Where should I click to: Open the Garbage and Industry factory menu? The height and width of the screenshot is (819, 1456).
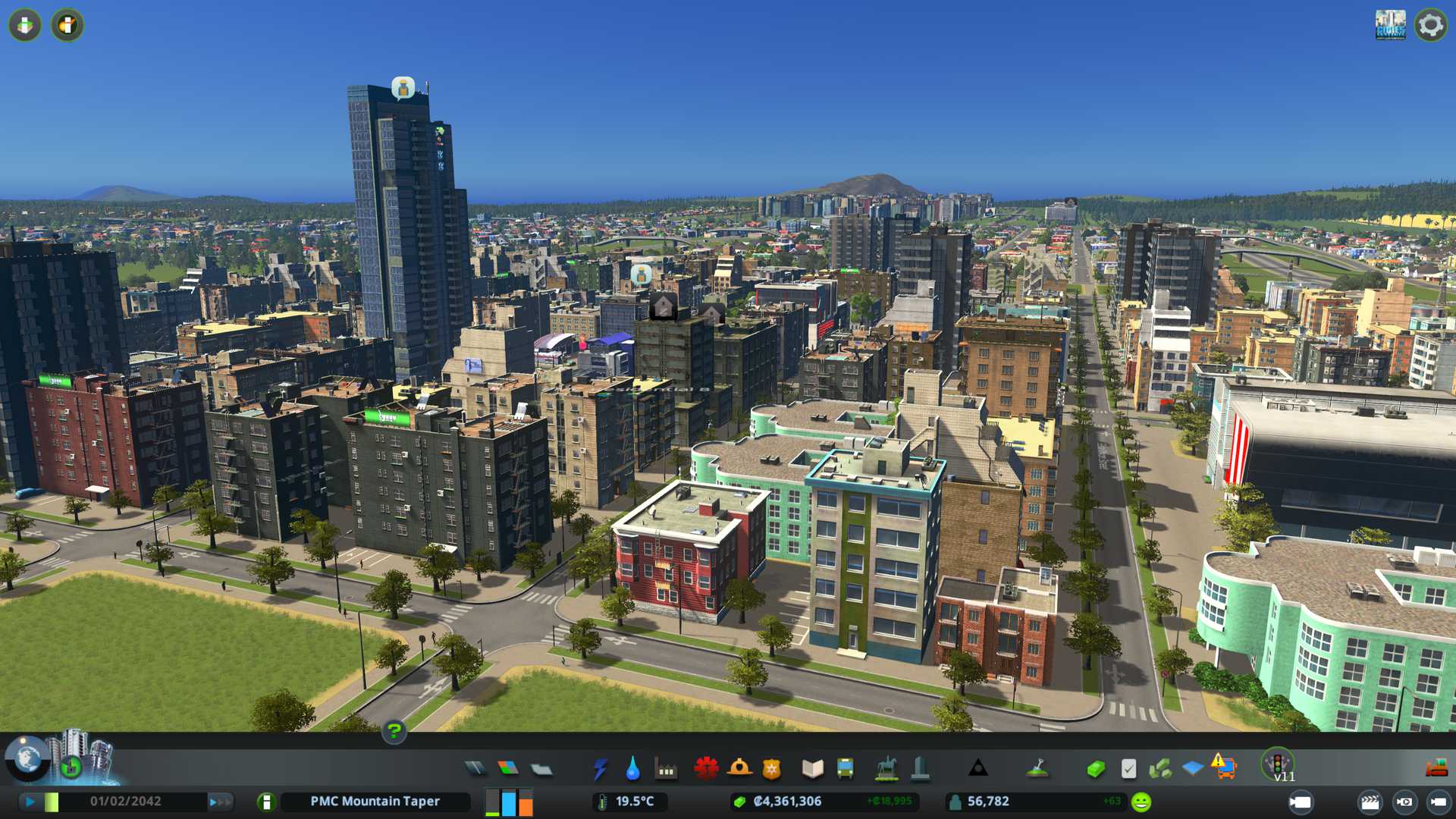point(666,769)
